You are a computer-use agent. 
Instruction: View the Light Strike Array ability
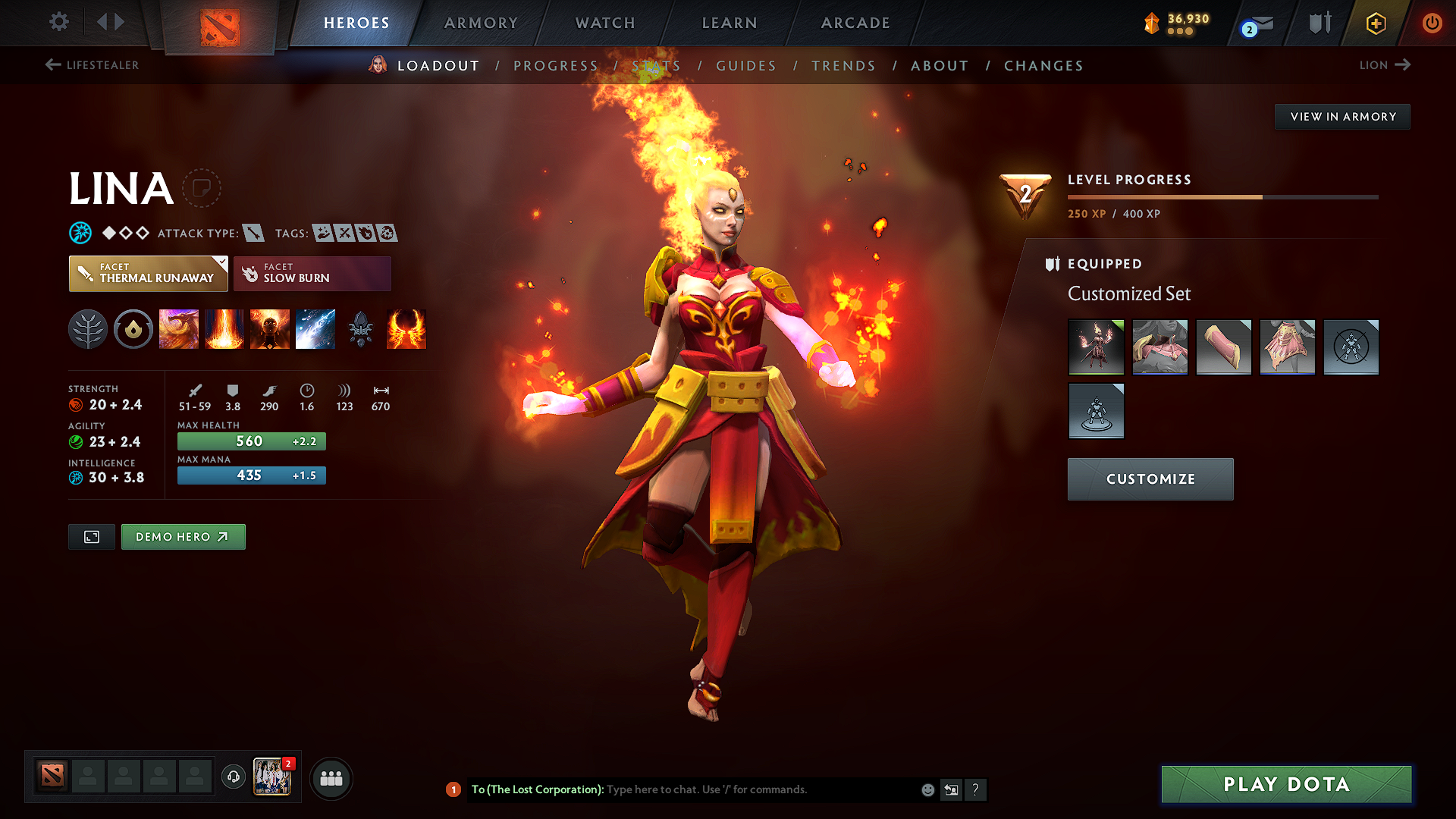(x=224, y=329)
